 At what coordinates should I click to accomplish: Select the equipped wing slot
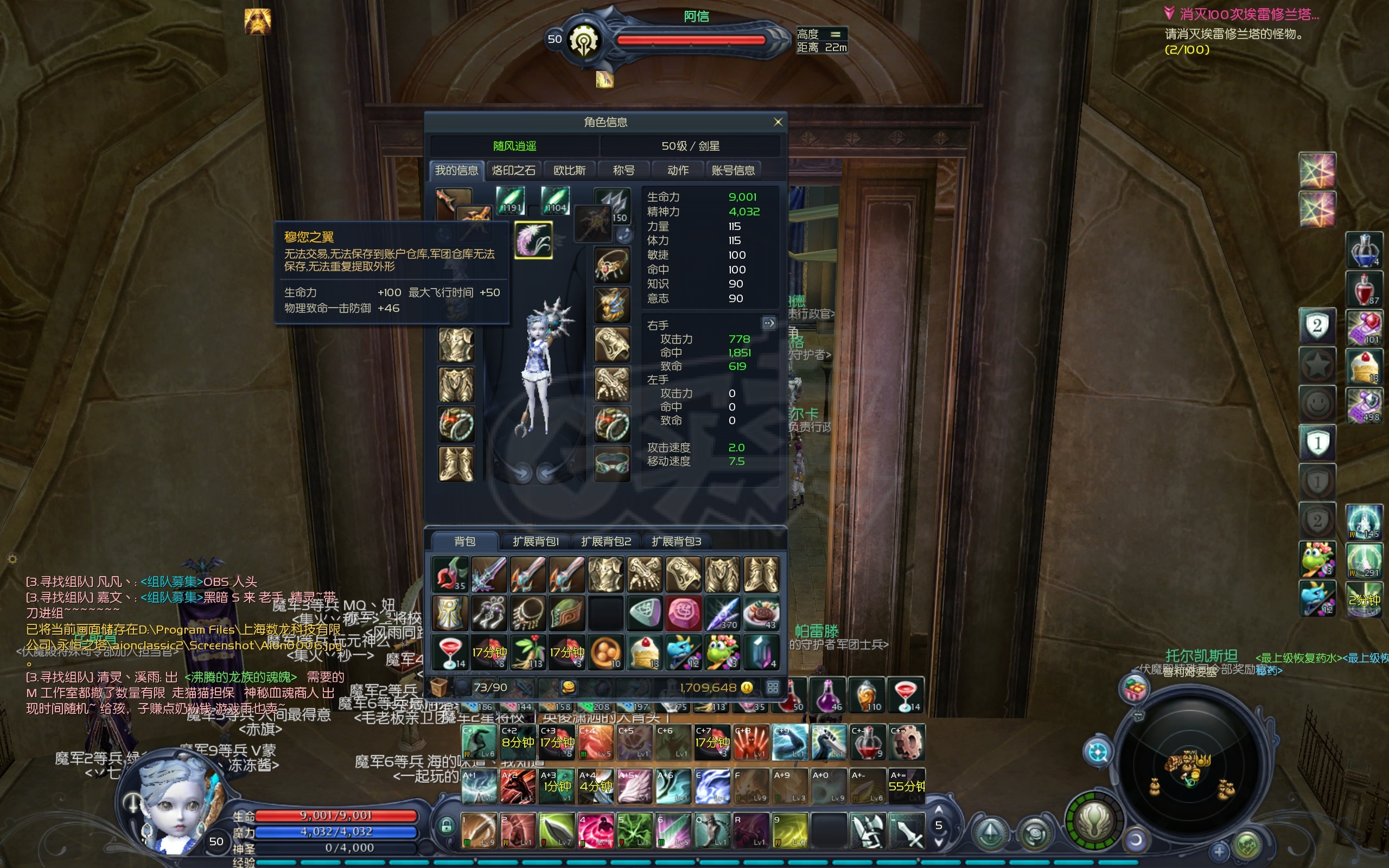coord(533,240)
